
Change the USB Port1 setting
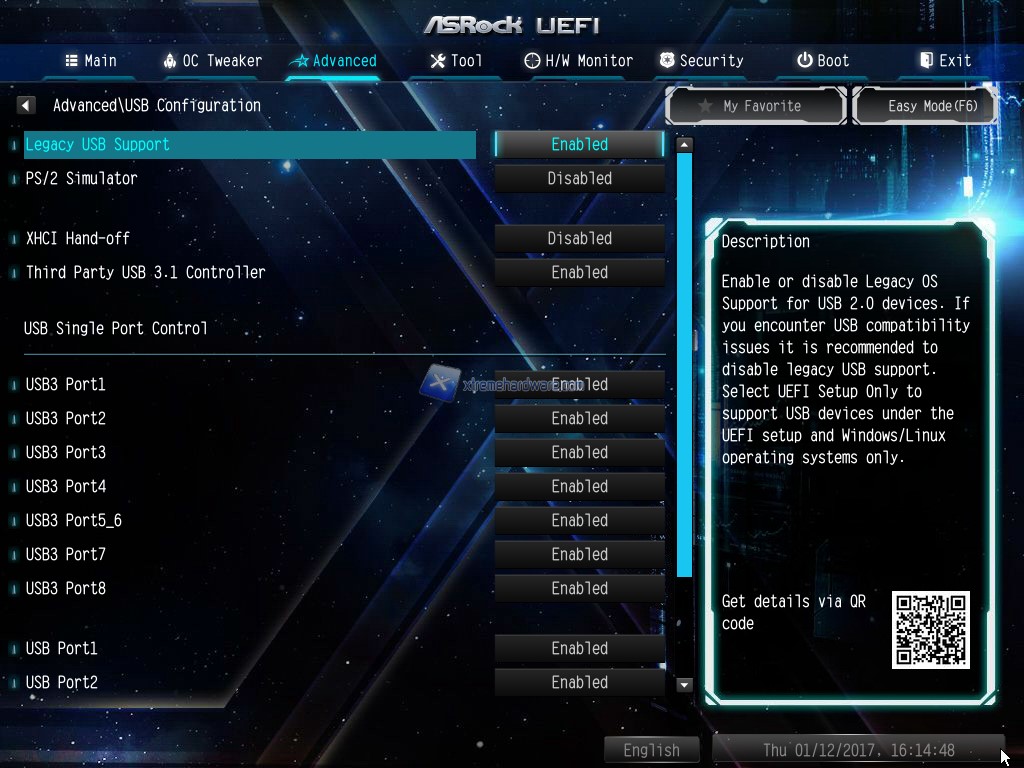click(x=579, y=649)
